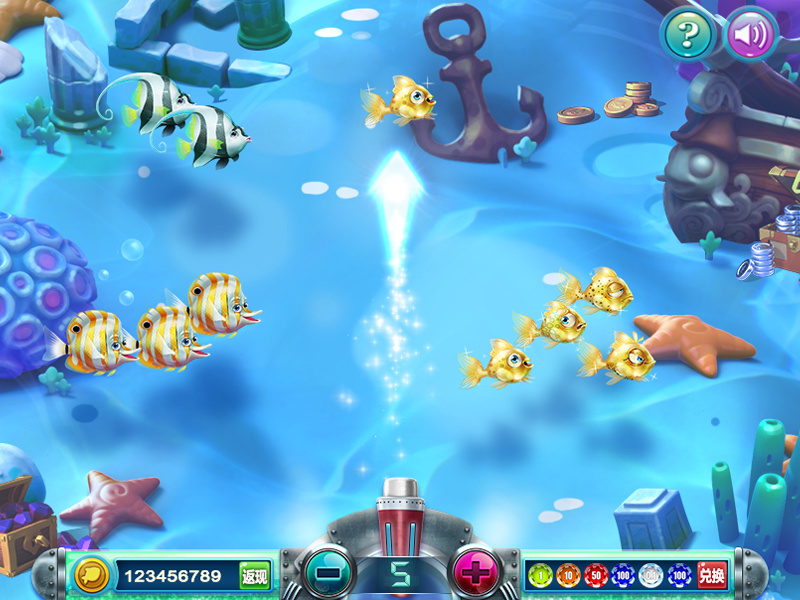Click the gold coin icon beside the balance
The image size is (800, 600).
92,575
